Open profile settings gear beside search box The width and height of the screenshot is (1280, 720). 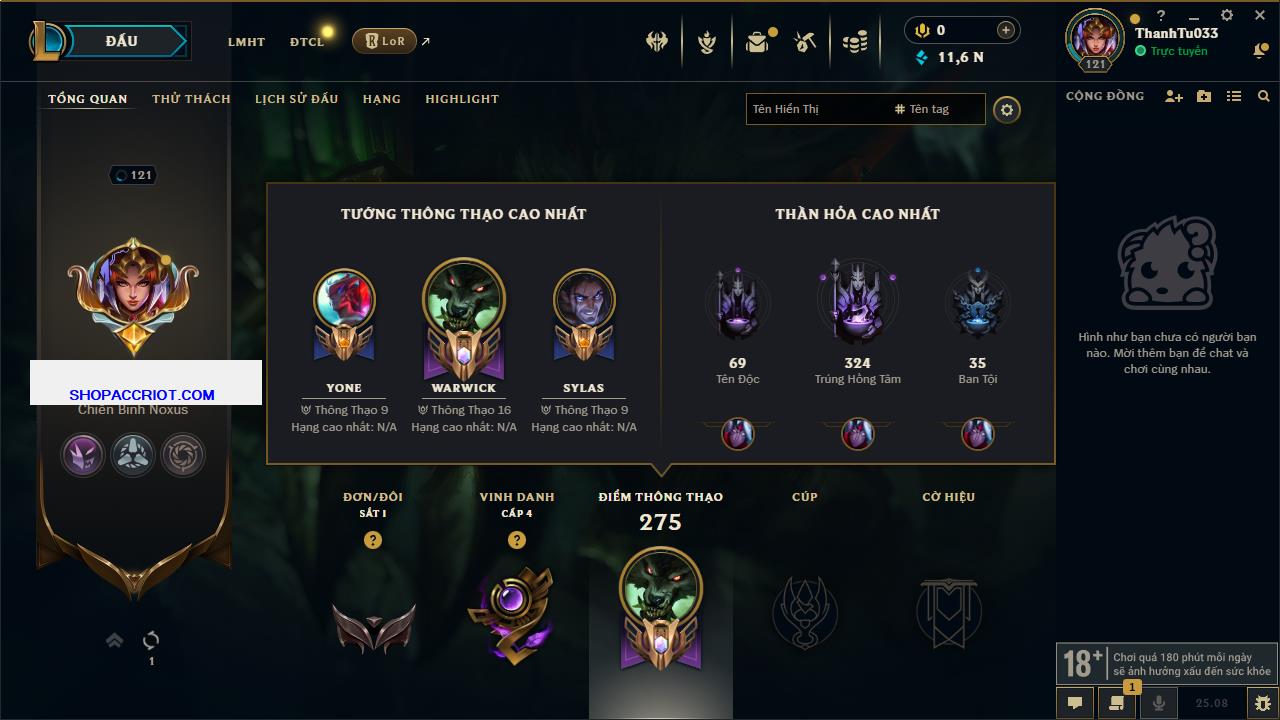1007,110
